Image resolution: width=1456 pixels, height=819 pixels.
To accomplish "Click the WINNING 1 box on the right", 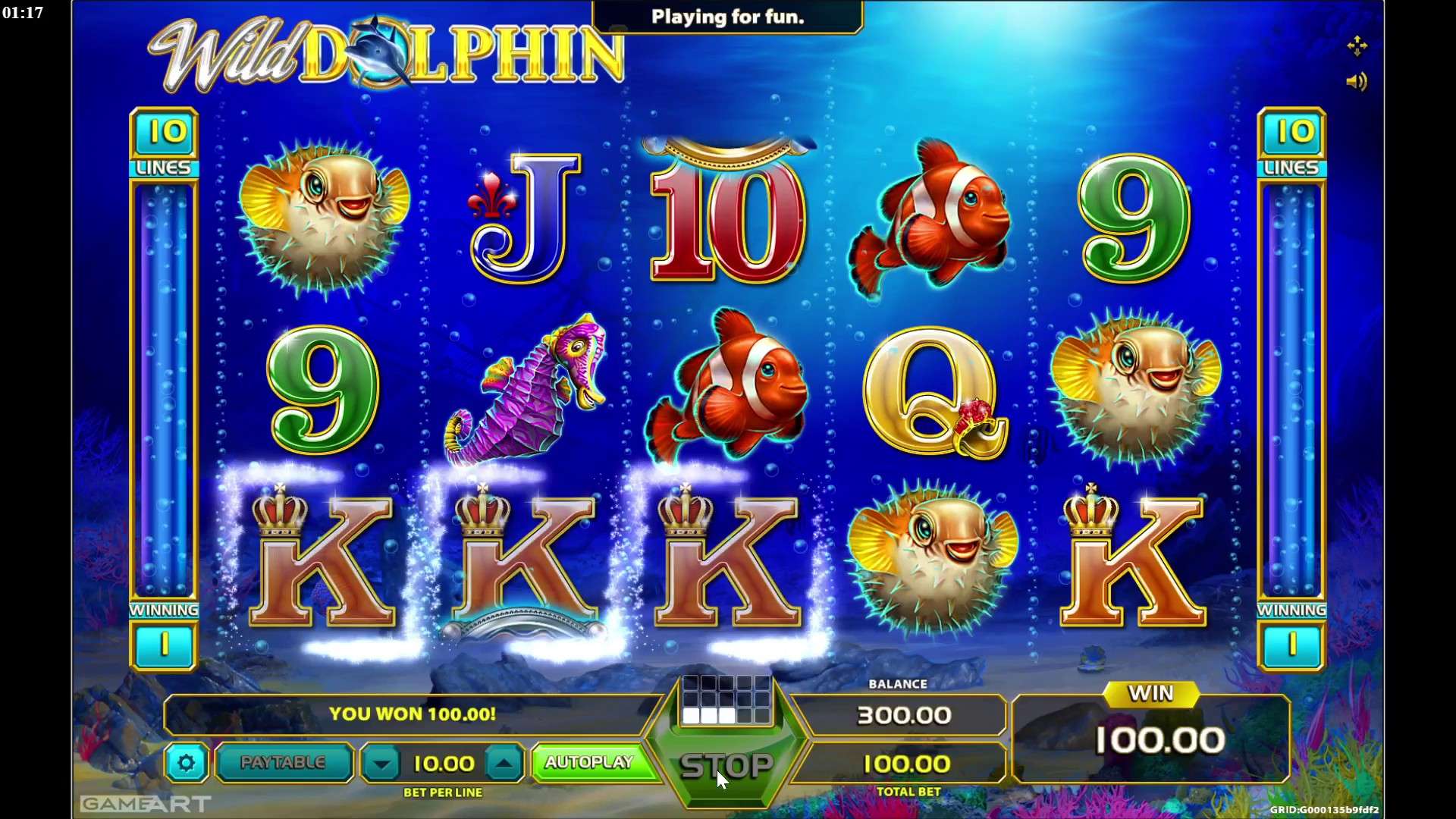I will 1291,645.
